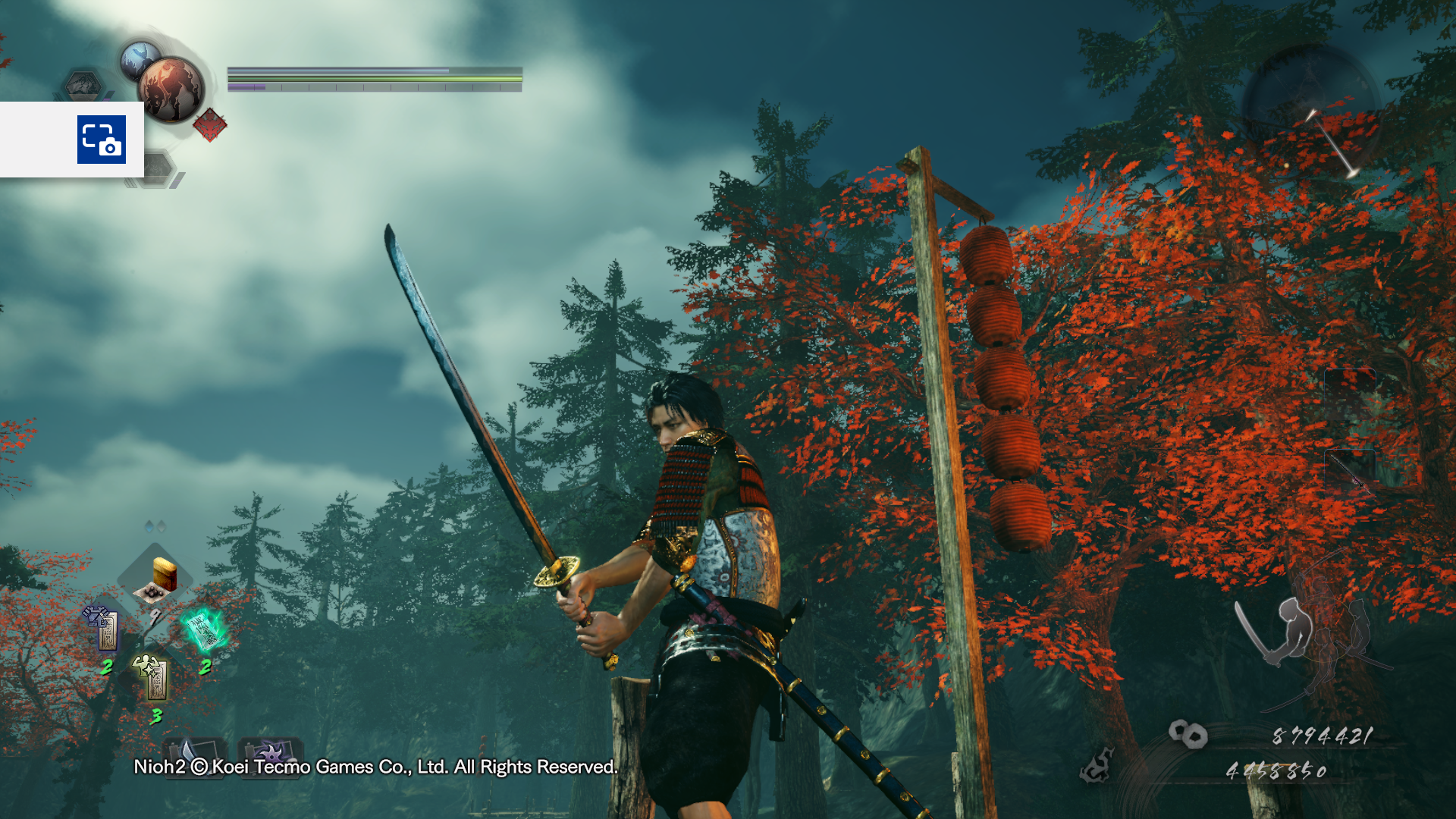
Task: Select the orange guardian spirit emblem
Action: tap(171, 89)
